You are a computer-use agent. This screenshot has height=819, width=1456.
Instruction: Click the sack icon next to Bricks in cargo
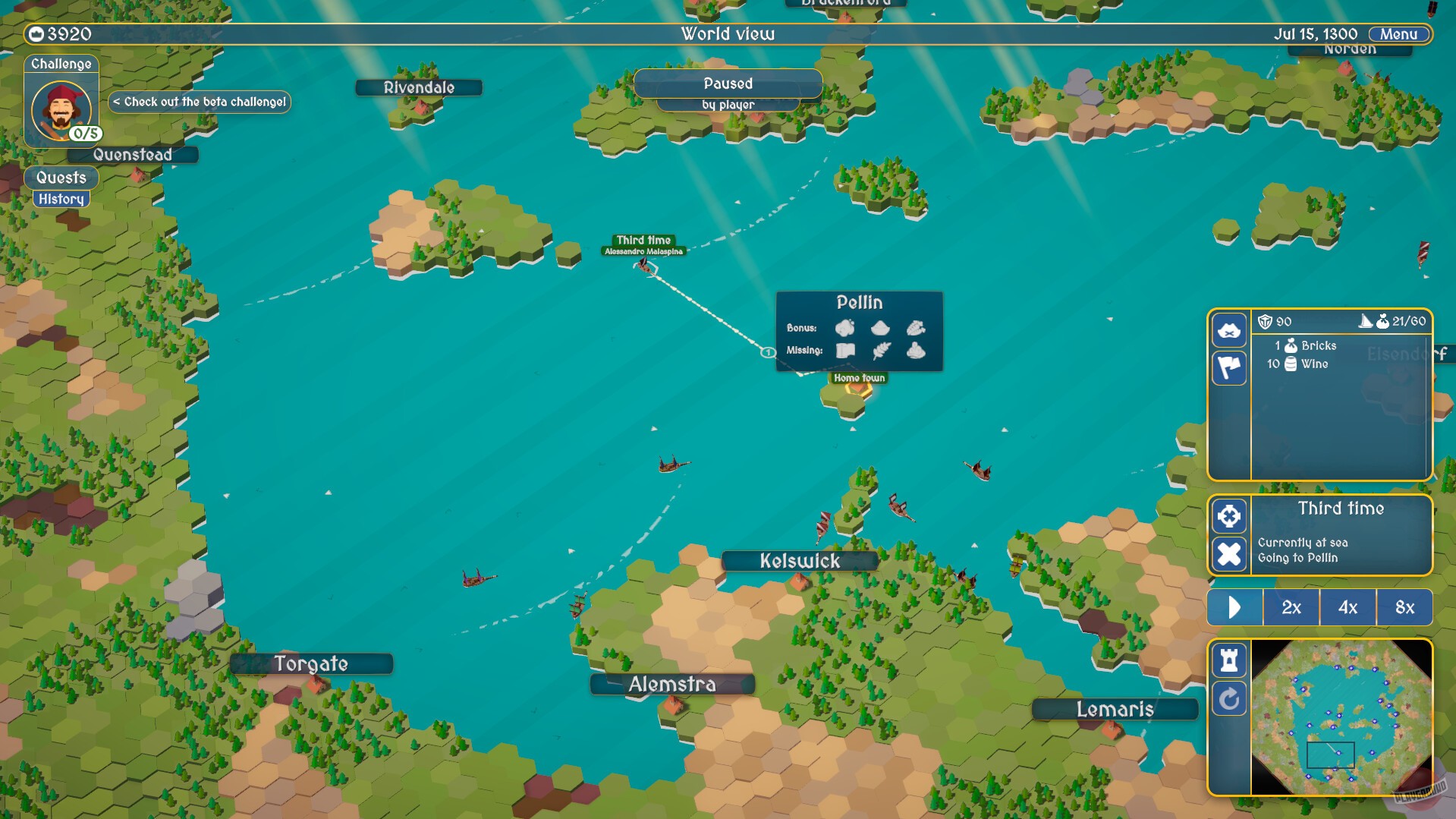tap(1289, 345)
